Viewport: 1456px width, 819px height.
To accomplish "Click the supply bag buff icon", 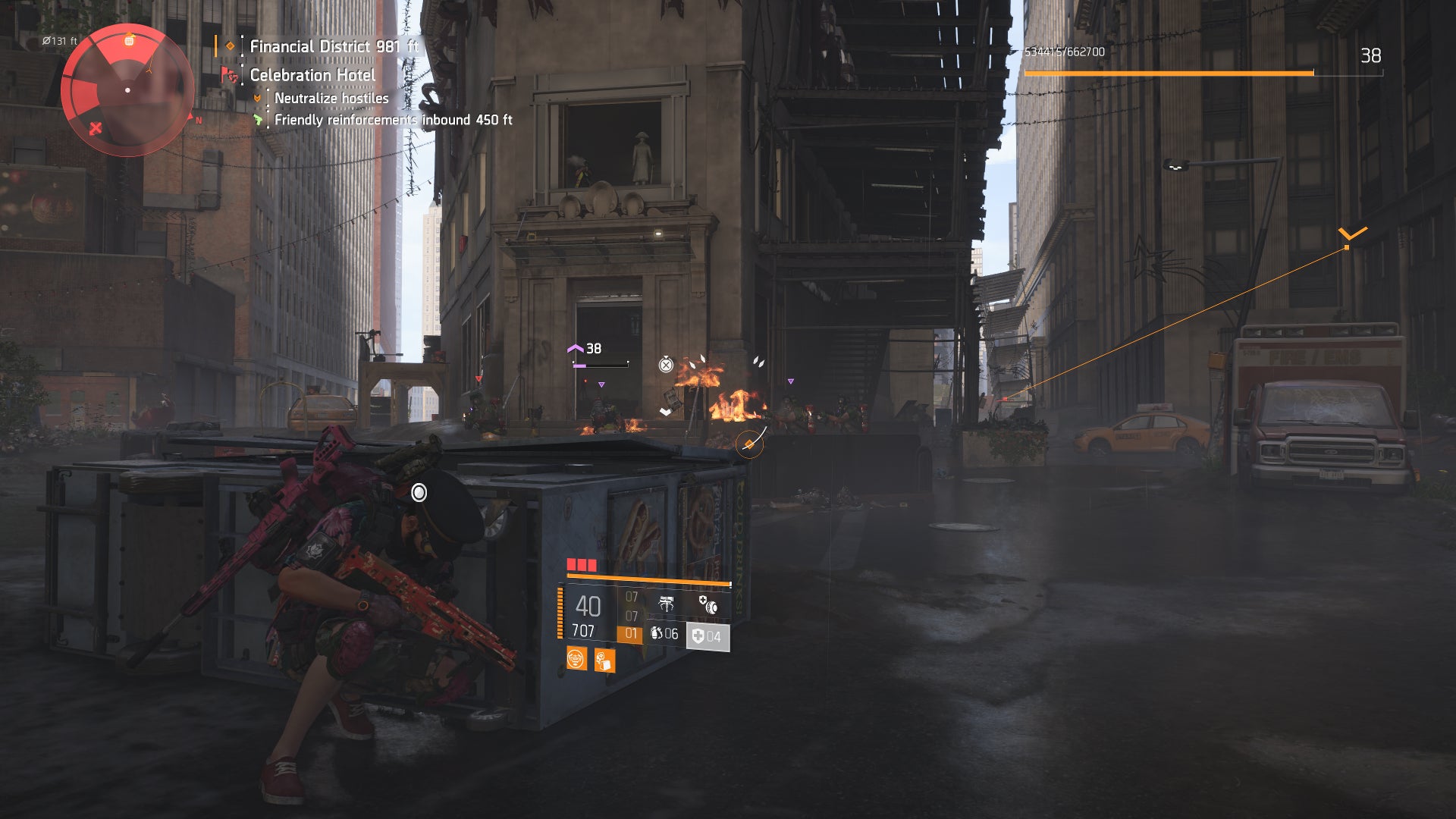I will coord(604,661).
